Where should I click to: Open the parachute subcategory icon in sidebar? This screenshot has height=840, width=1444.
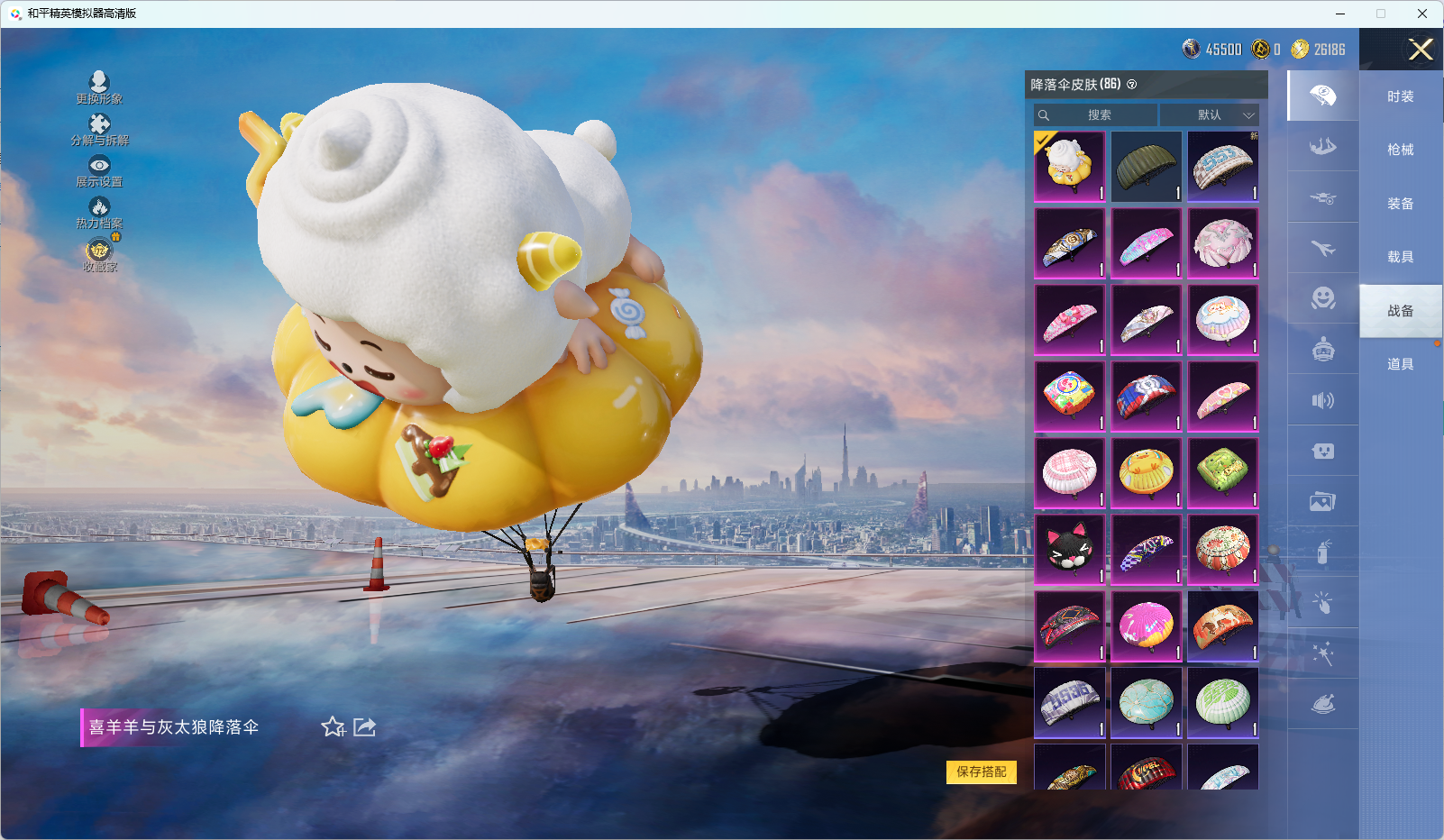pos(1322,96)
